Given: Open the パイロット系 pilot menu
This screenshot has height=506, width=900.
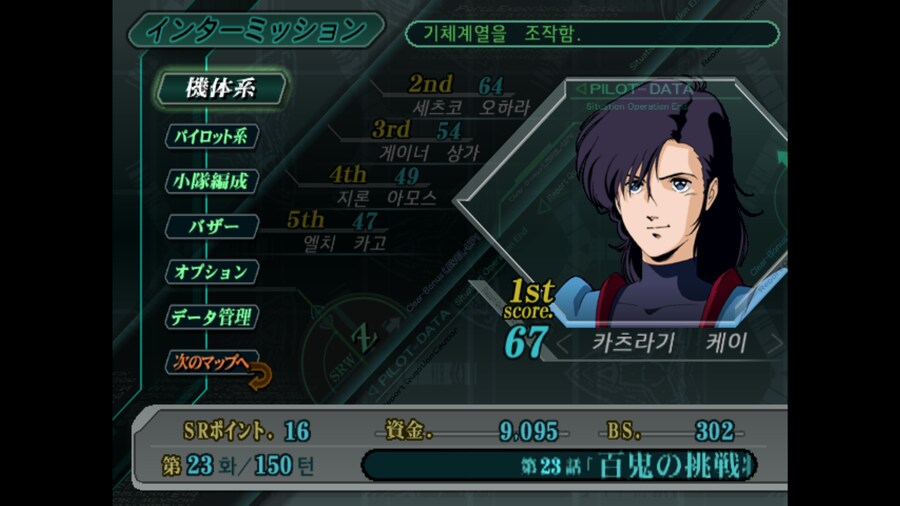Looking at the screenshot, I should 211,136.
